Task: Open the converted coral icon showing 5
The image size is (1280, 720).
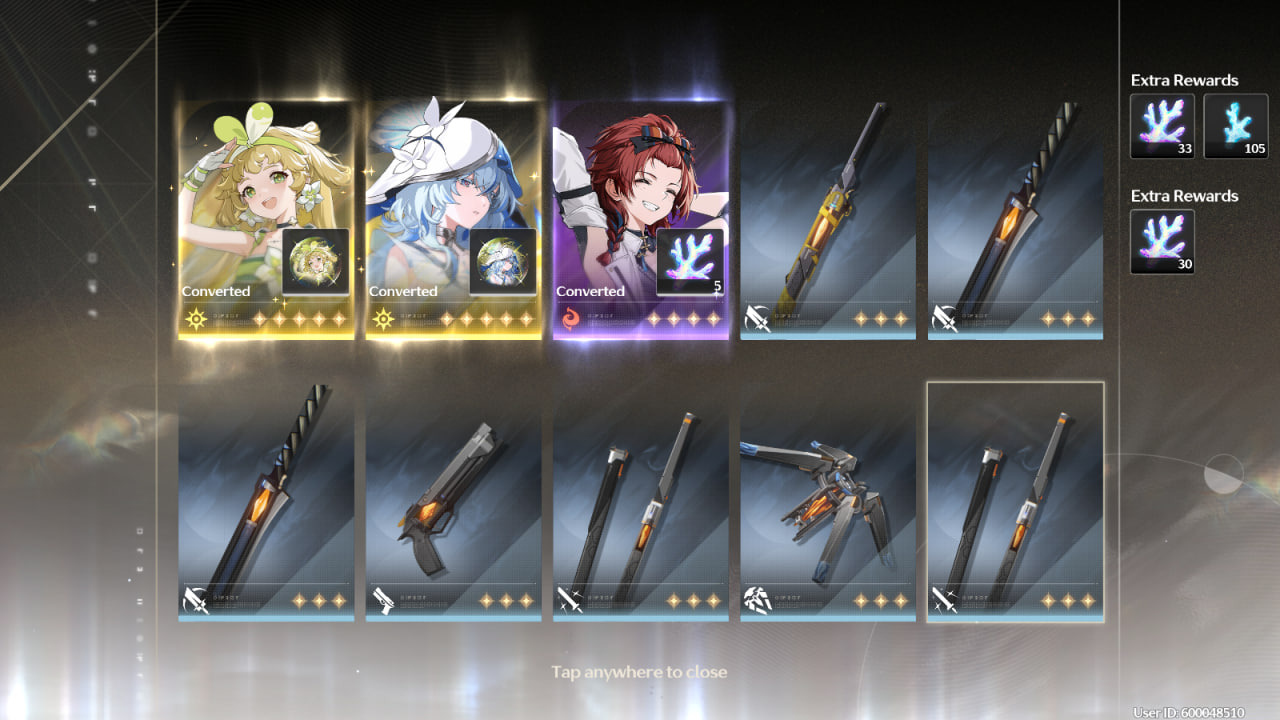Action: click(690, 262)
